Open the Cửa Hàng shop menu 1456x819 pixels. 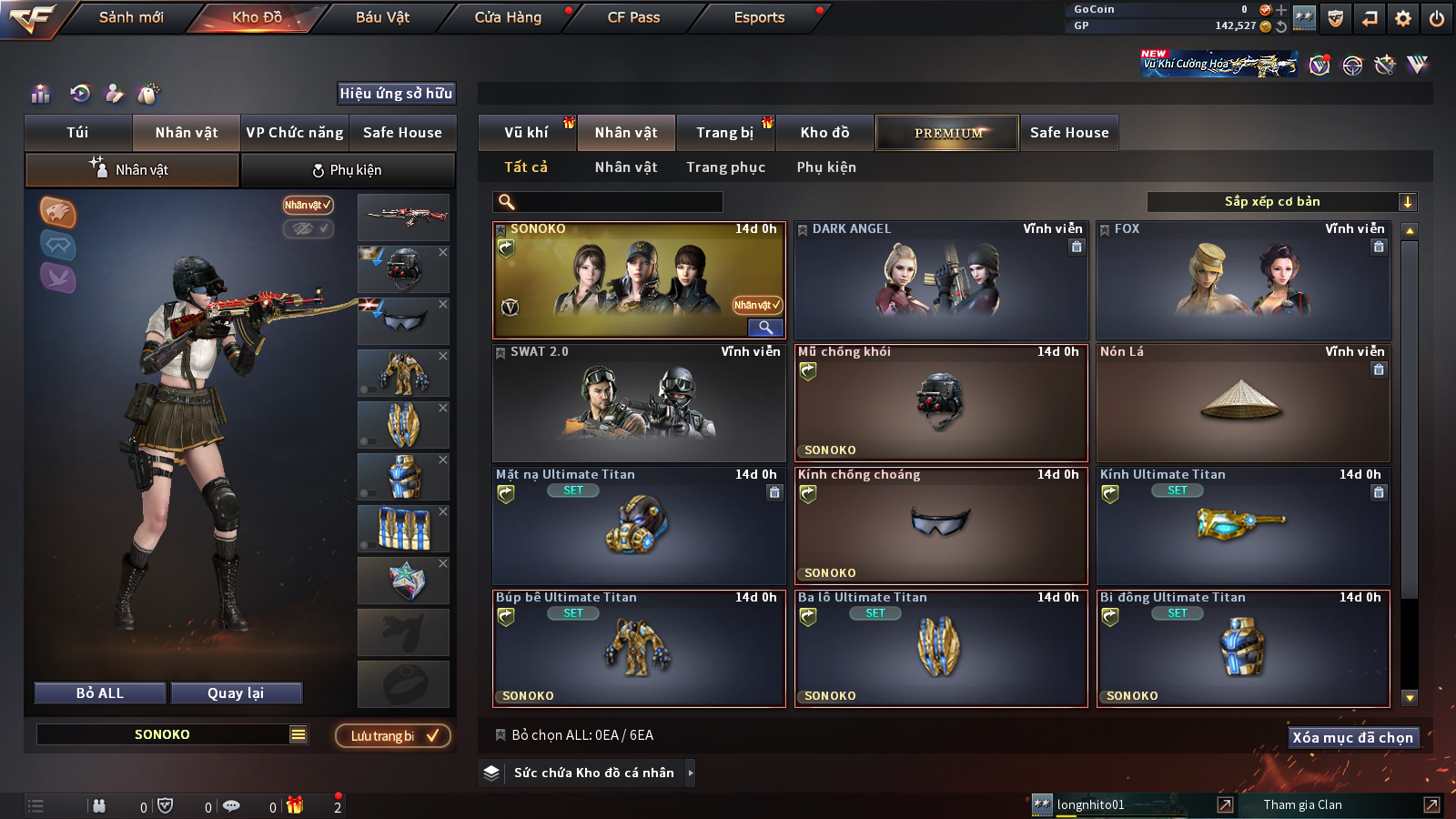[508, 17]
